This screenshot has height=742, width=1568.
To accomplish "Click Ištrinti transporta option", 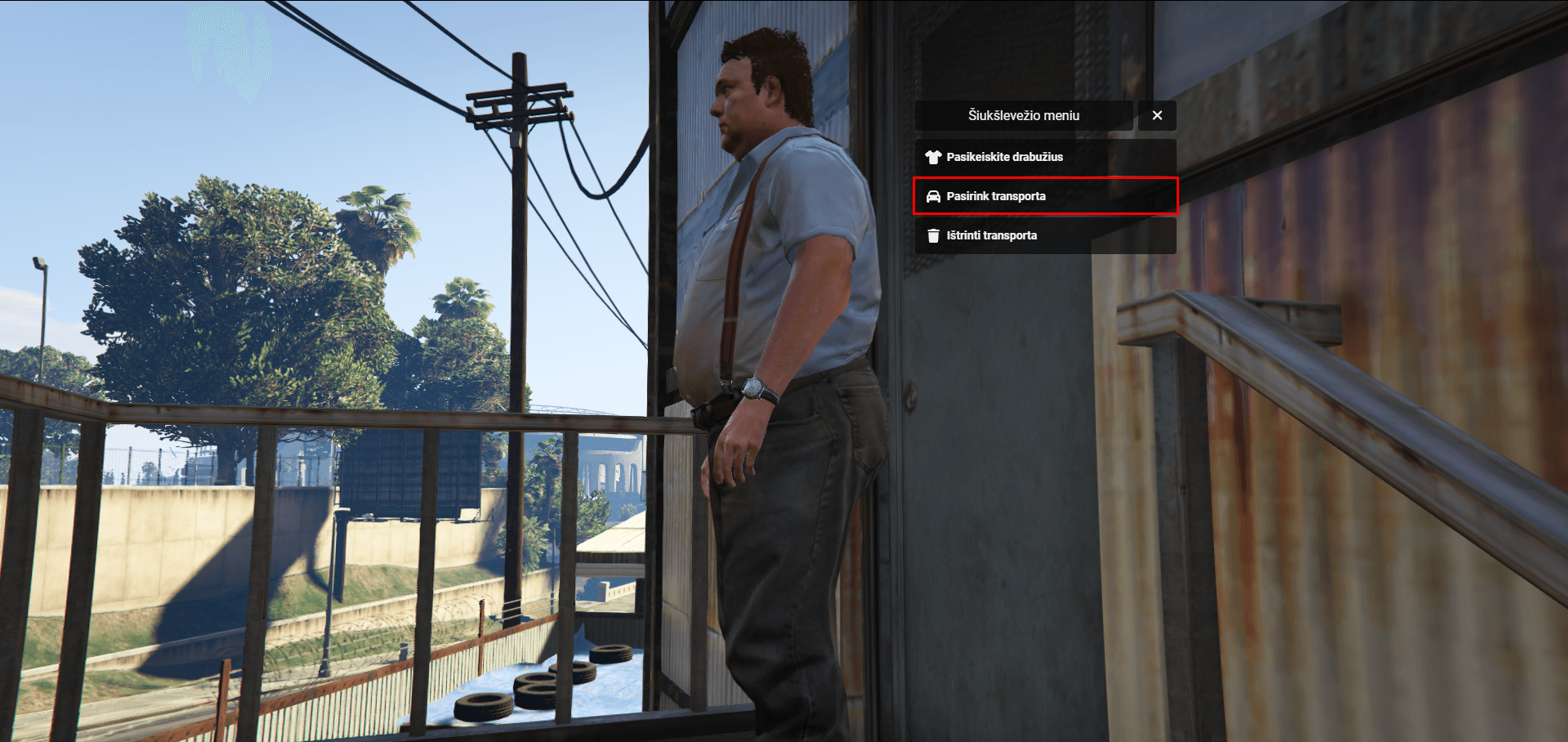I will pos(1044,235).
